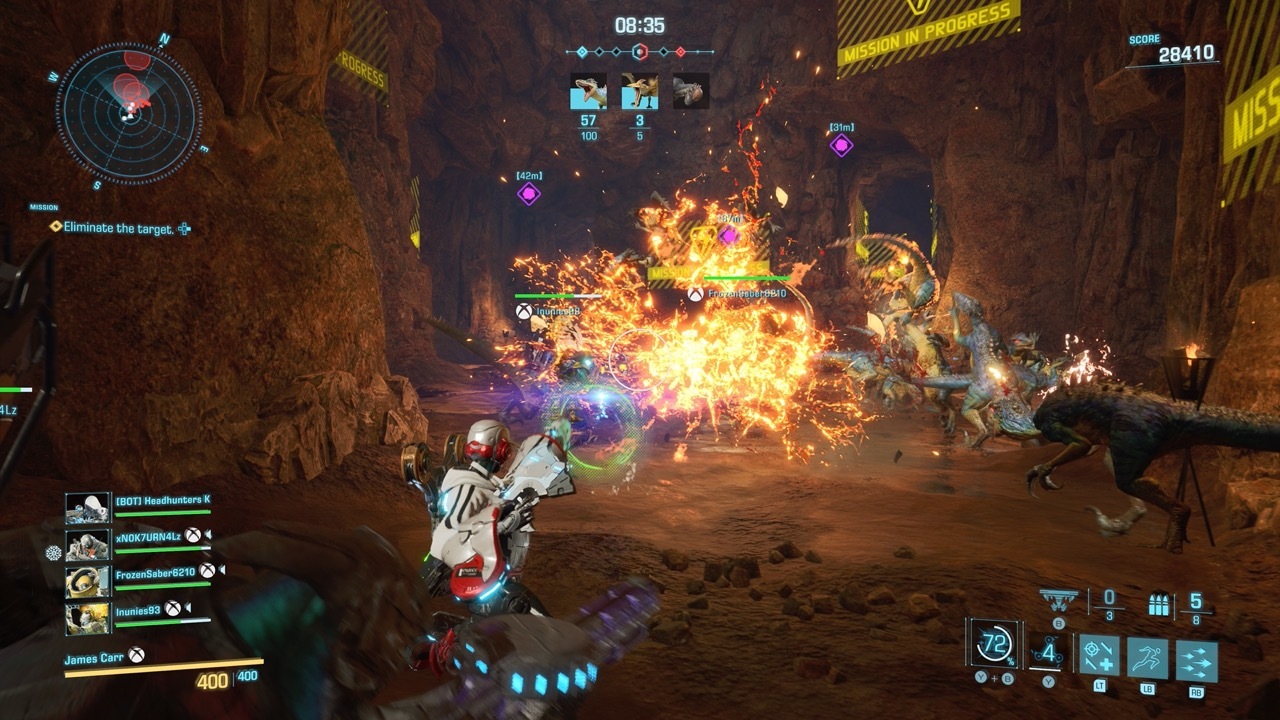
Task: Activate the multi-arrow burst ability
Action: [x=1196, y=661]
